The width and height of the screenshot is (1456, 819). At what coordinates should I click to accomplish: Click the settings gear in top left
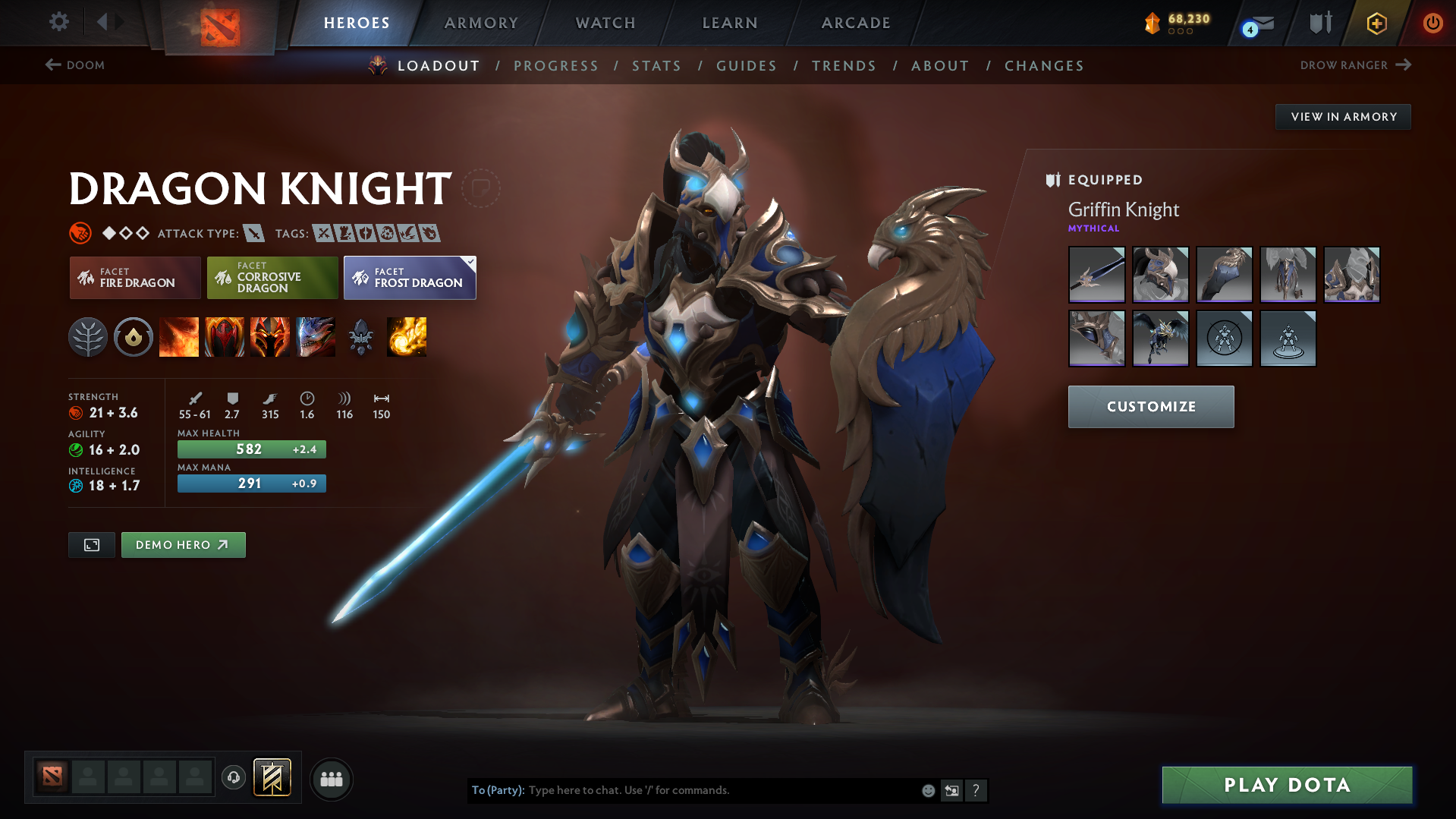click(58, 23)
